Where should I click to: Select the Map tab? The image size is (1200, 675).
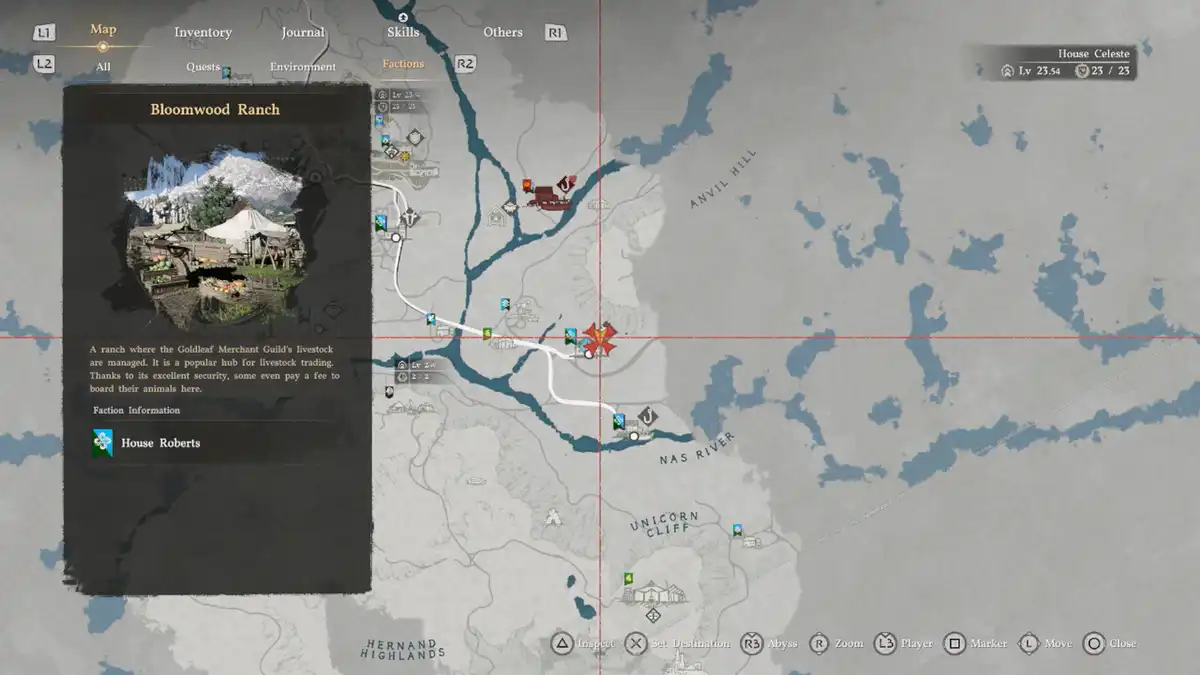pos(103,29)
